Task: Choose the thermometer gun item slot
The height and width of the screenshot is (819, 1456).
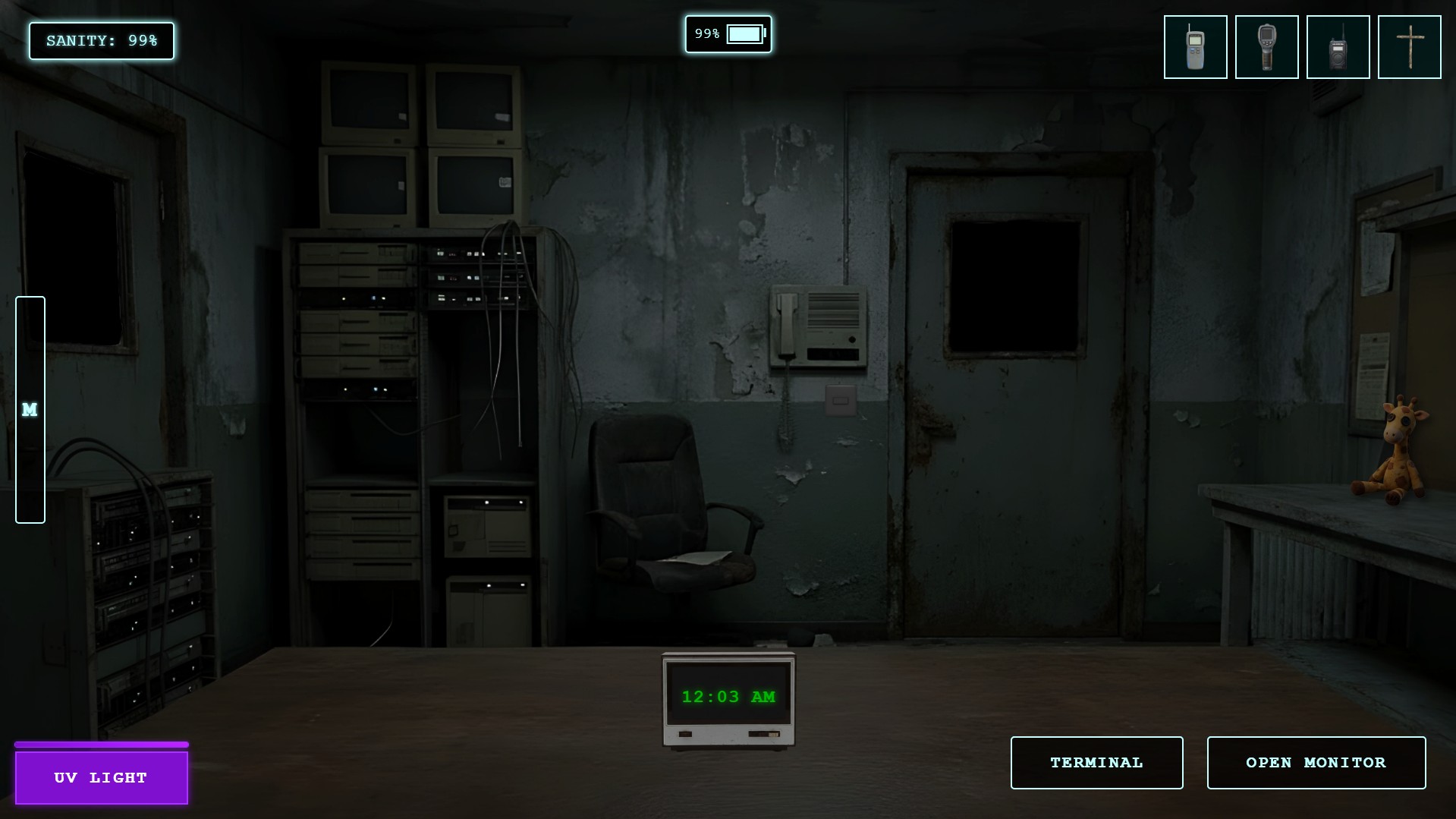Action: coord(1266,47)
